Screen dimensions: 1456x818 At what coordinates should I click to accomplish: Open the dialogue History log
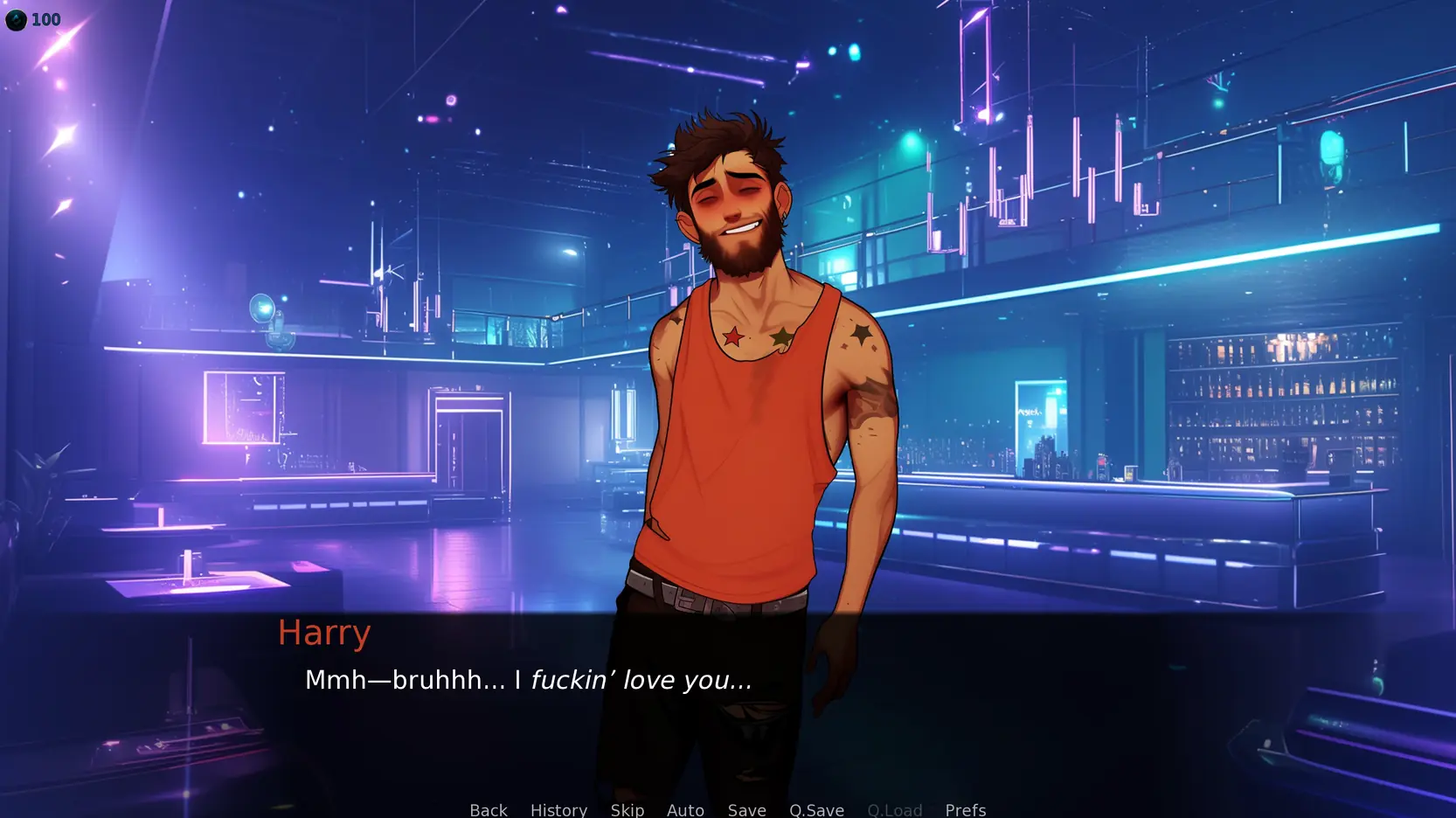(558, 809)
